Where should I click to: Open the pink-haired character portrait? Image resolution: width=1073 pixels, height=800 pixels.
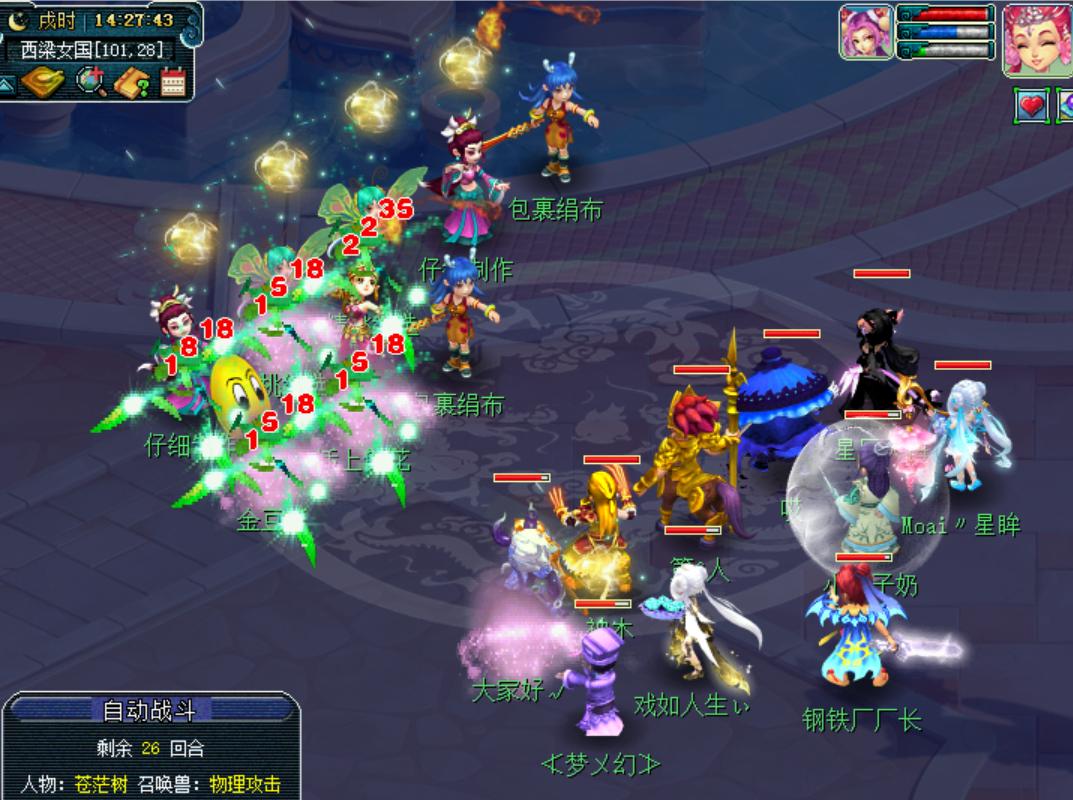1037,38
